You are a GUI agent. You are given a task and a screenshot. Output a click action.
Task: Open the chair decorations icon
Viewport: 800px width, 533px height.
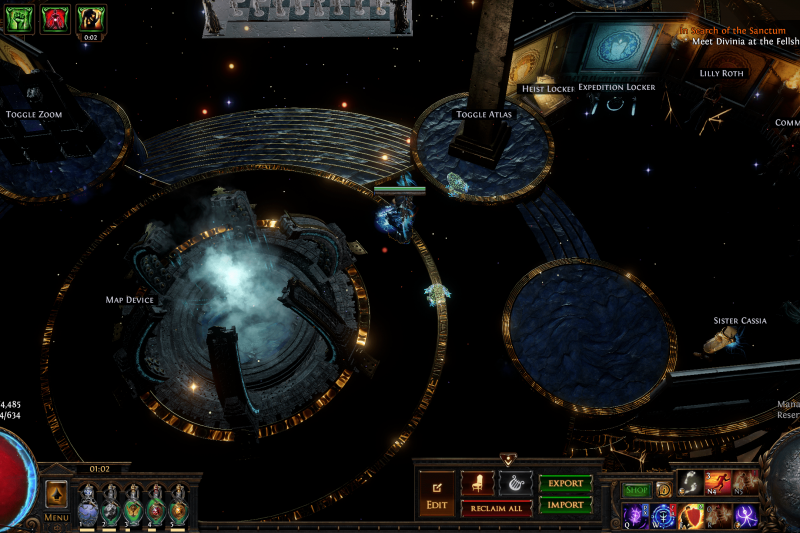pos(476,483)
